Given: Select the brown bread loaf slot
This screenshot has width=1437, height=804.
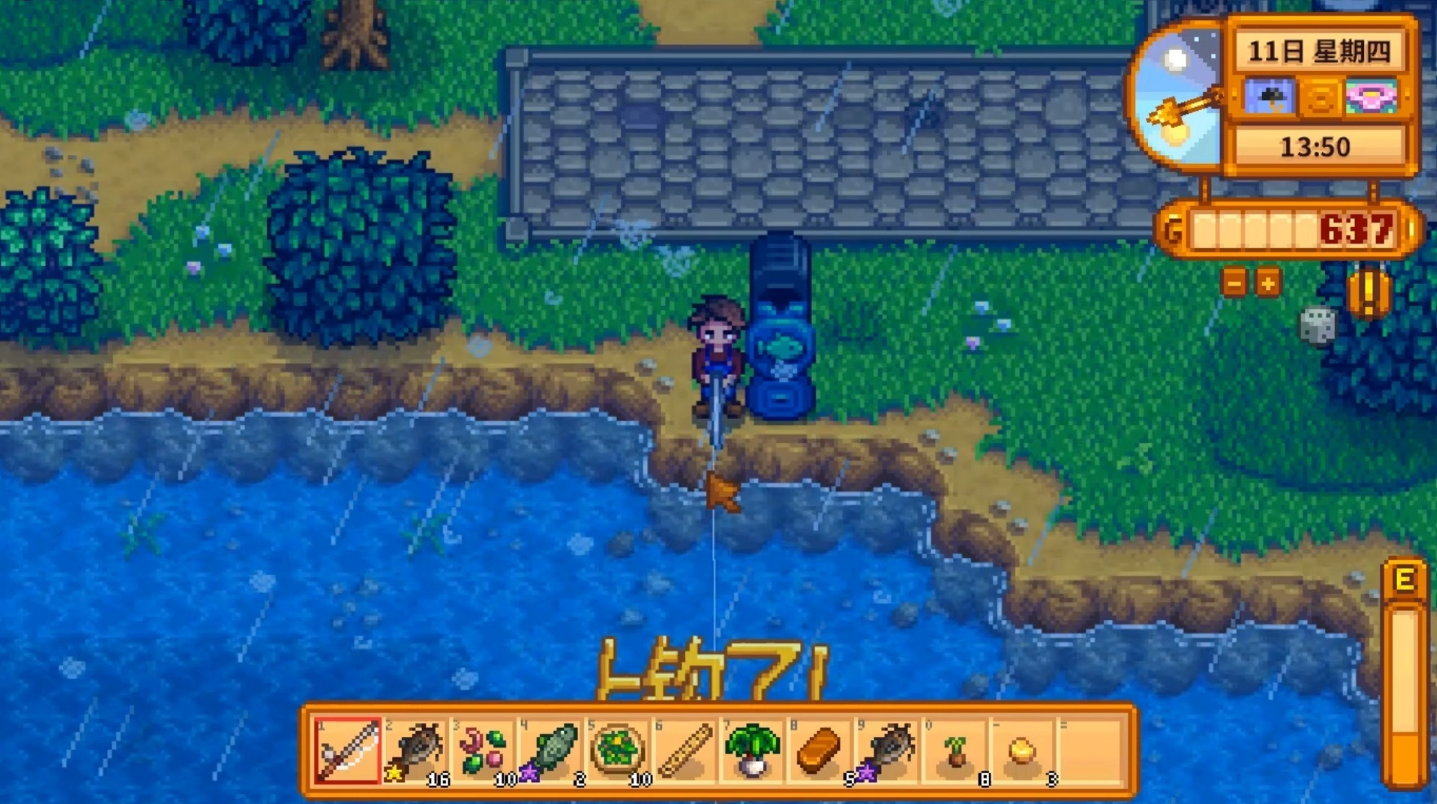Looking at the screenshot, I should [820, 750].
